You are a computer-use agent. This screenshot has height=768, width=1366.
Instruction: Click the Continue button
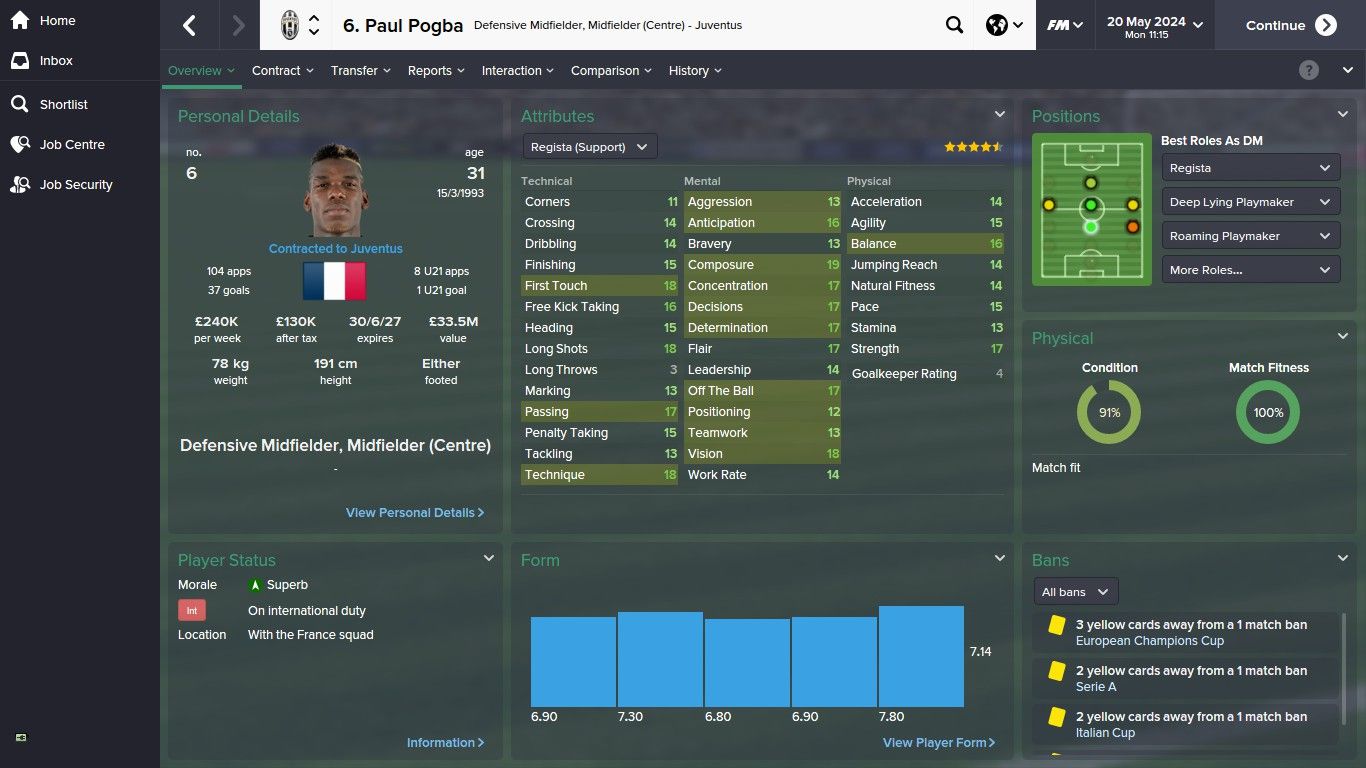click(1290, 26)
